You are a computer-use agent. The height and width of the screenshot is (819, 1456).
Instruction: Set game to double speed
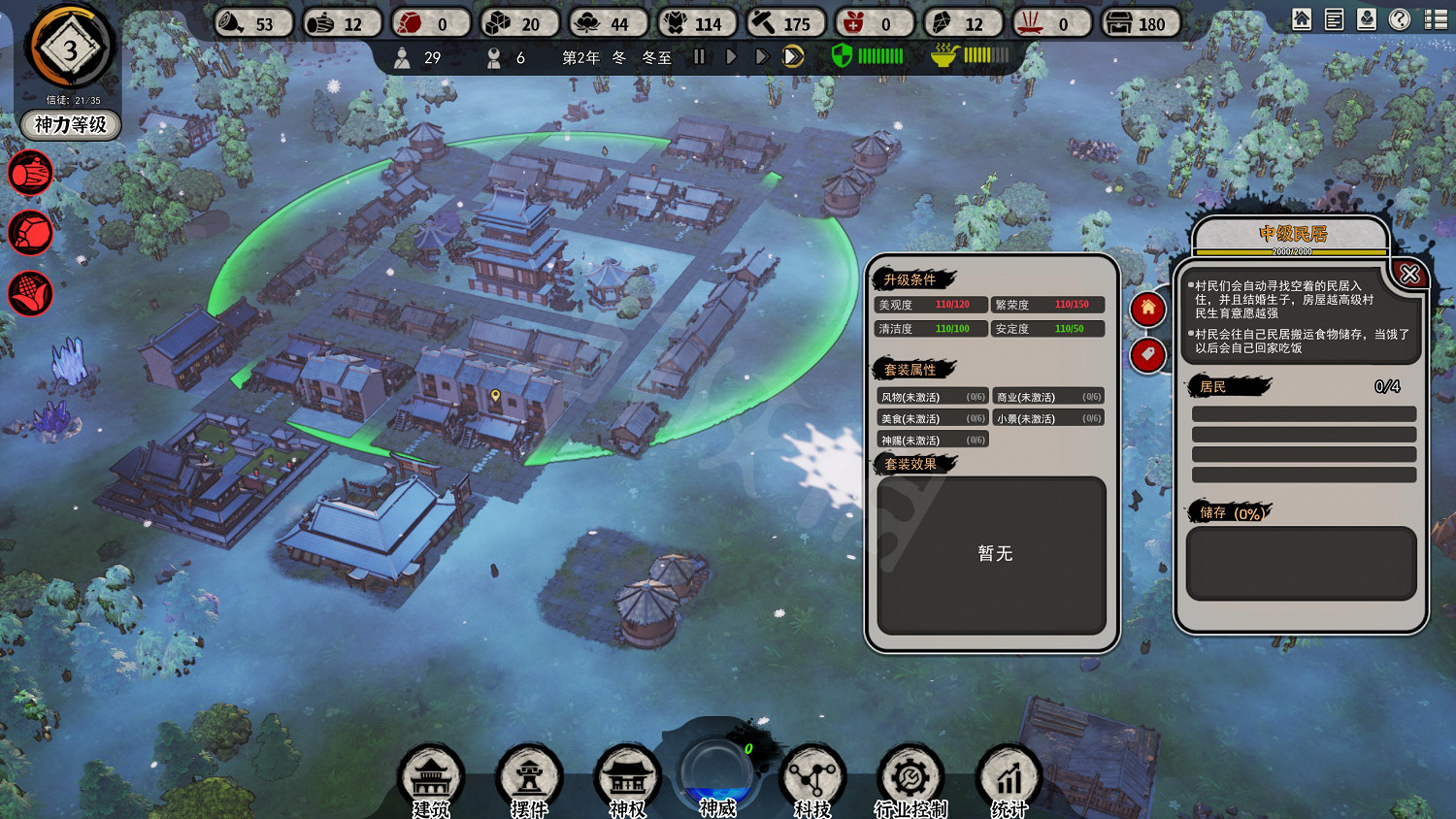point(762,57)
